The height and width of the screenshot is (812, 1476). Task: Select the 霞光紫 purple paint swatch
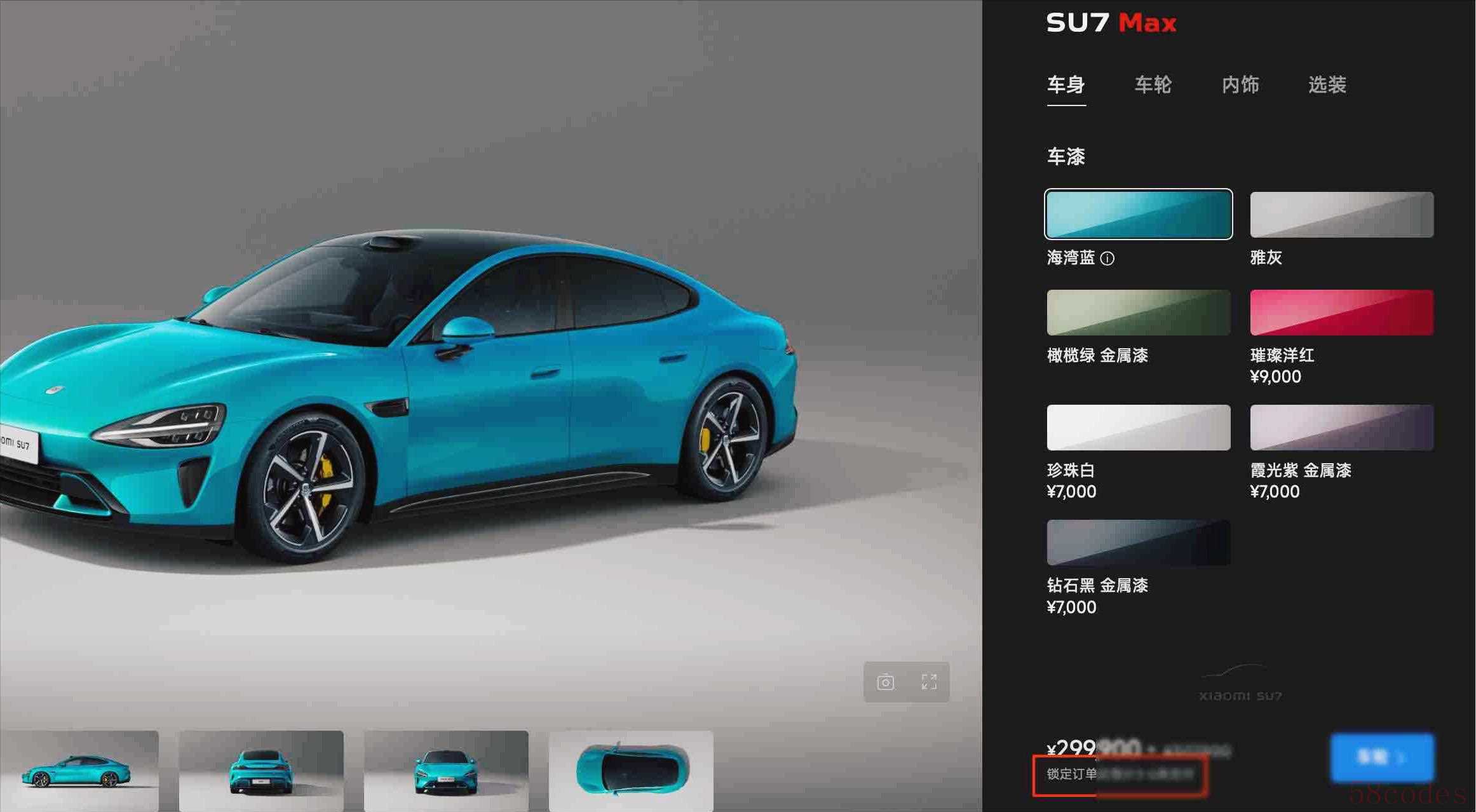(1341, 428)
